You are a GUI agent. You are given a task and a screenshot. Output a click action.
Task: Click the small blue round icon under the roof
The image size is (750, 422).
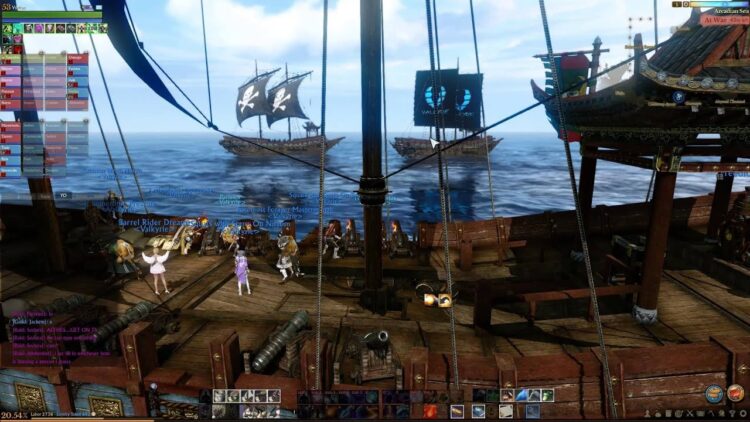tap(679, 97)
